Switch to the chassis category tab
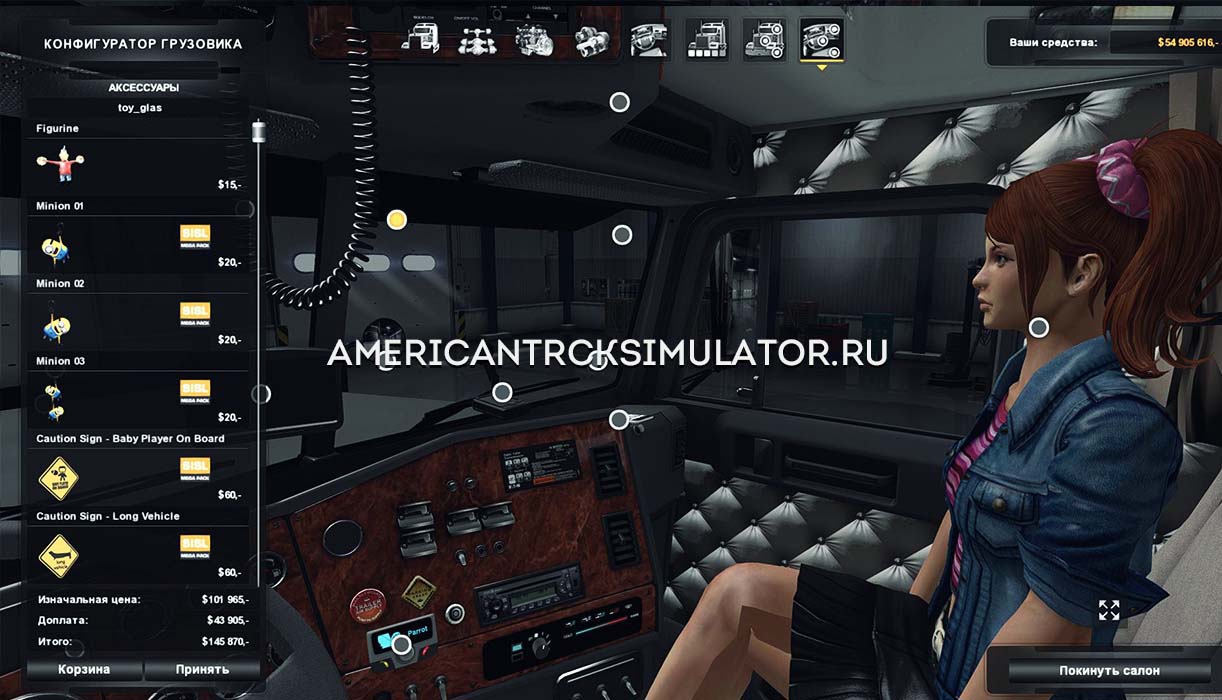Viewport: 1222px width, 700px height. 477,39
